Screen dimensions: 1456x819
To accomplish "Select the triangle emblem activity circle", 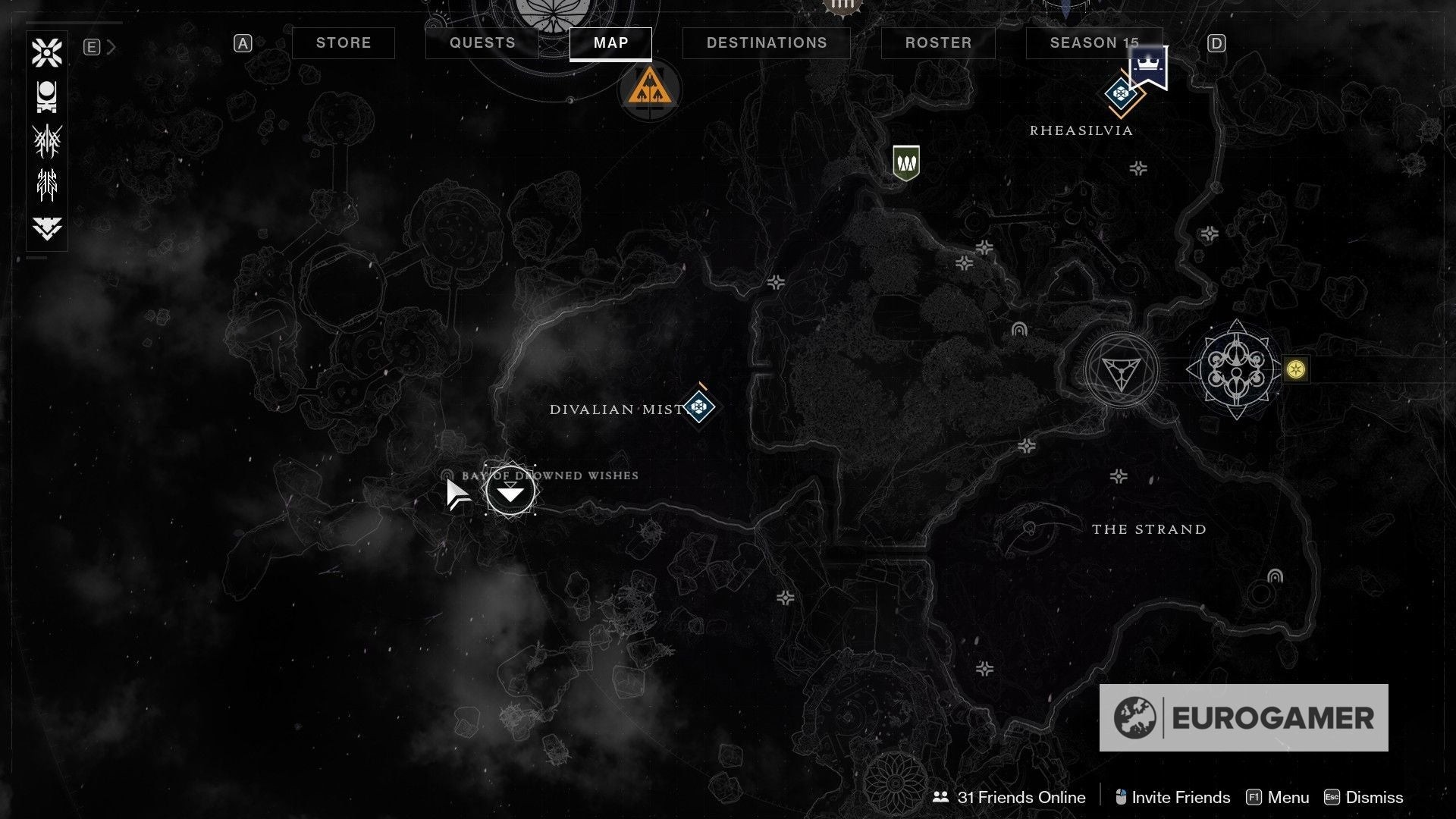I will click(x=1121, y=370).
